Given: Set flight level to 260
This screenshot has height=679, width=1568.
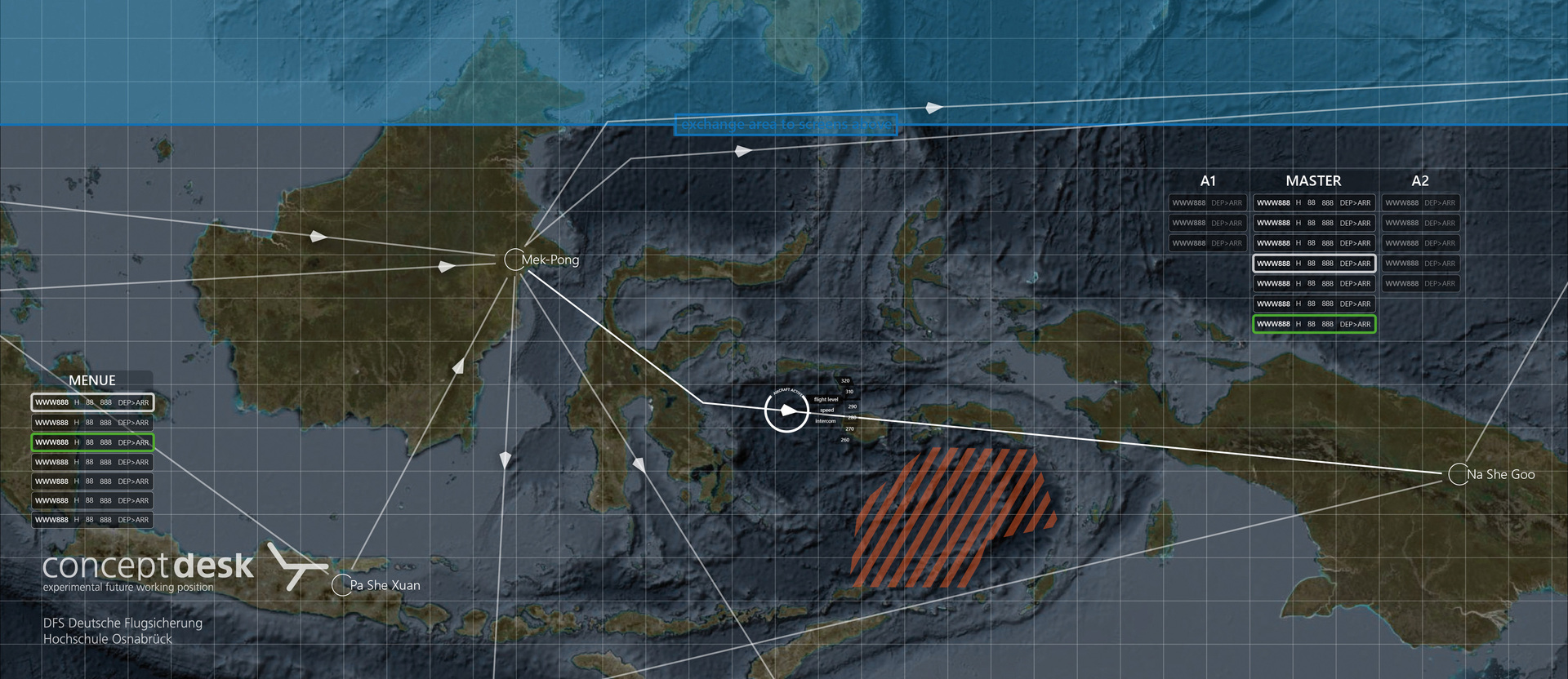Looking at the screenshot, I should click(x=845, y=440).
